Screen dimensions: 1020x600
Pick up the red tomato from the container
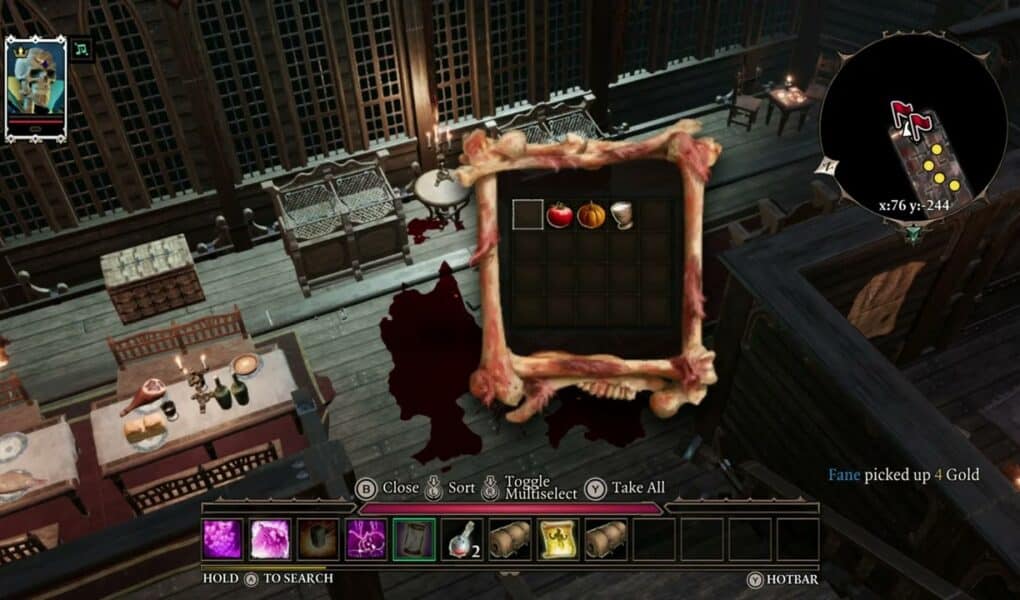559,215
